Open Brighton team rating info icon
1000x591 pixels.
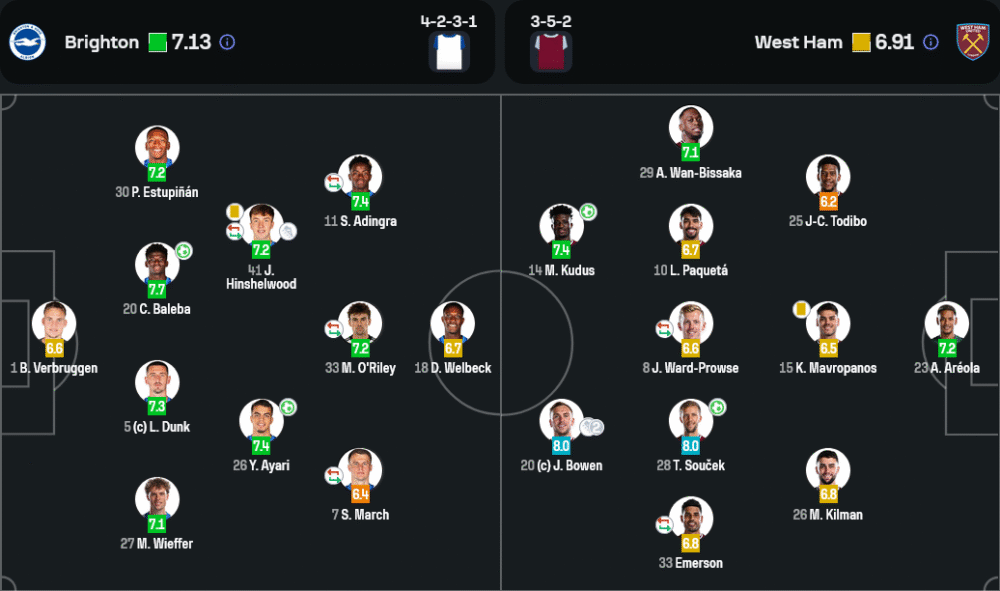click(x=227, y=42)
